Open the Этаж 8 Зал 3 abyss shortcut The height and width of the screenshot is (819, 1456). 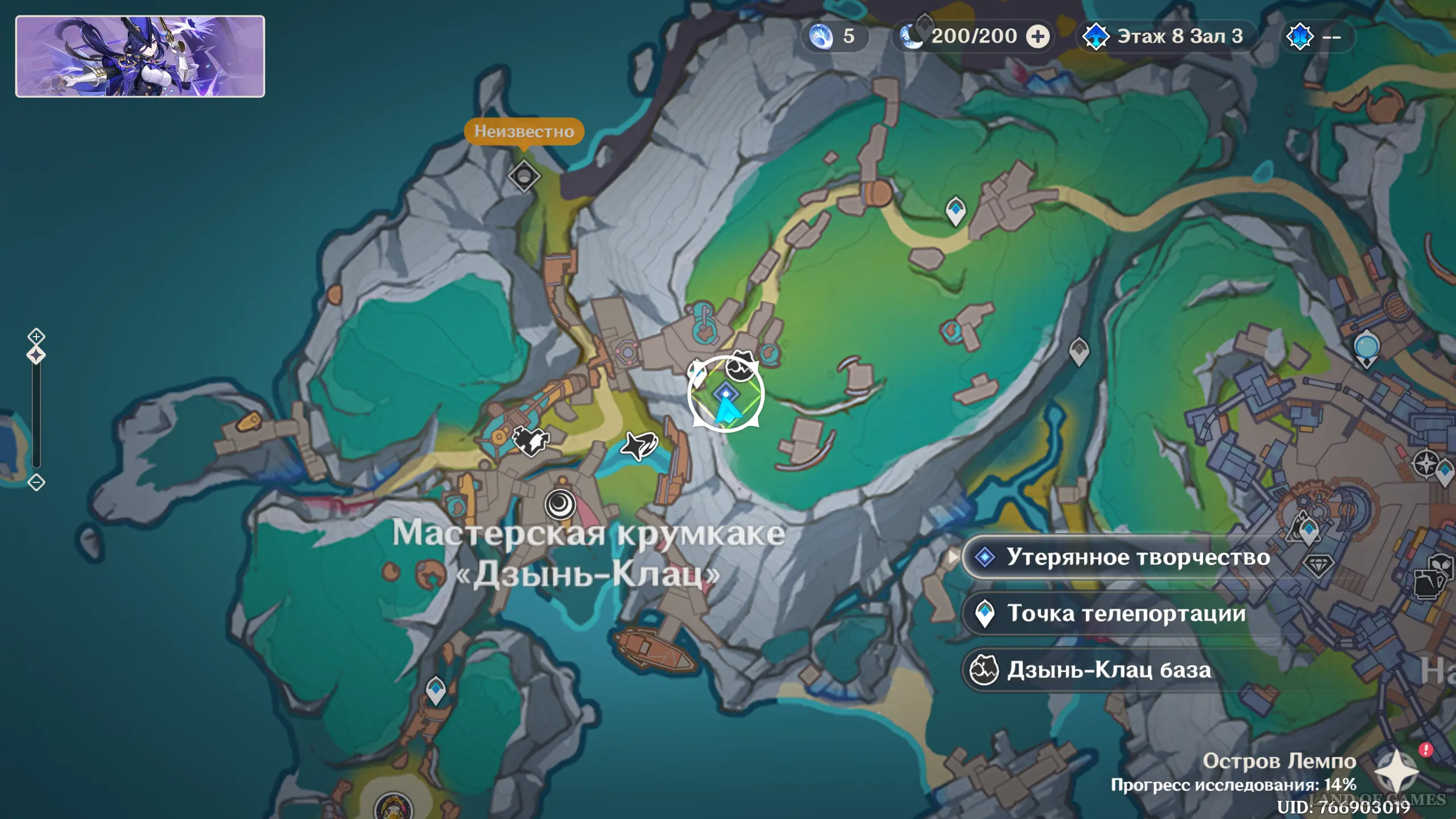(1164, 37)
